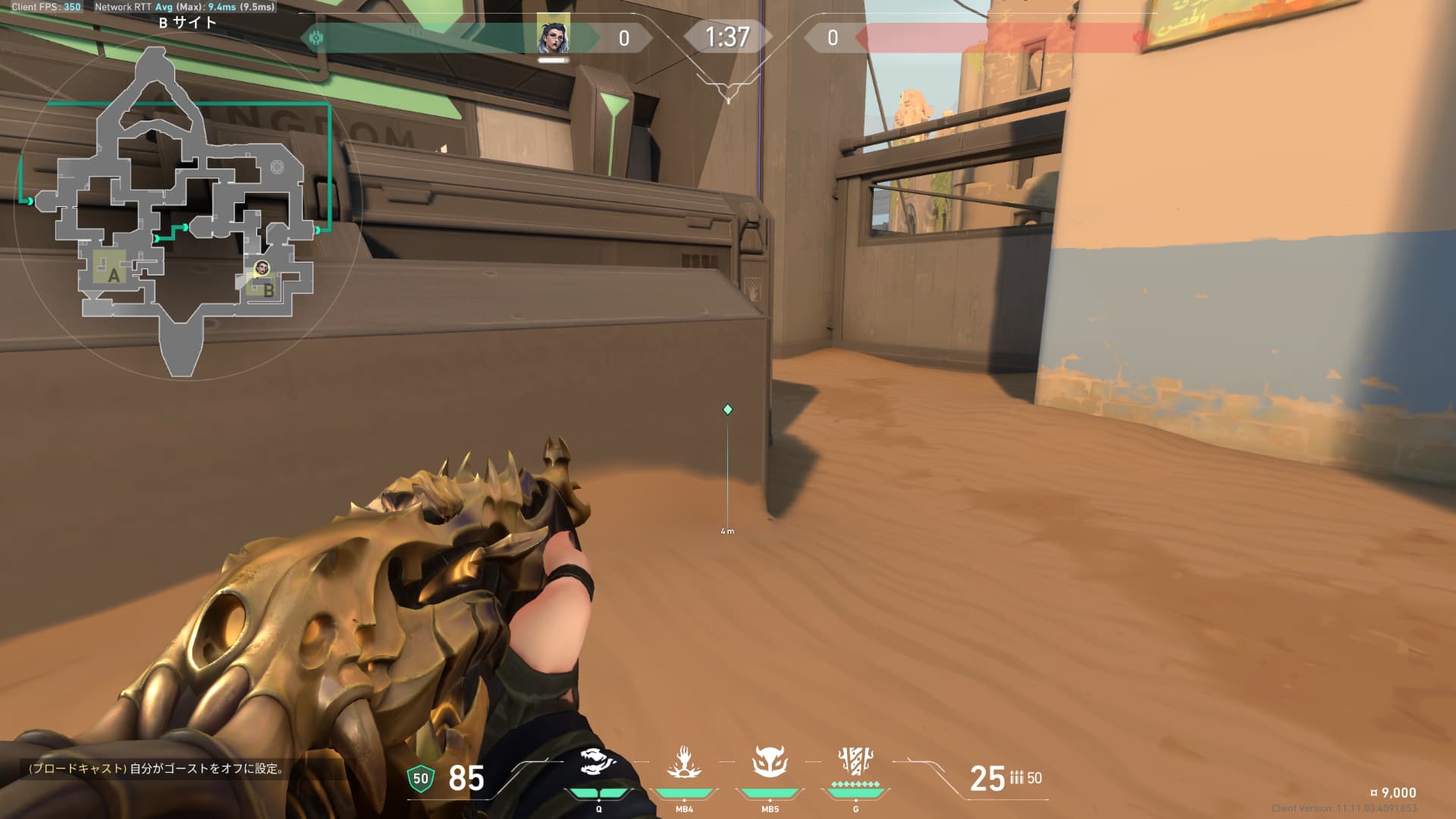The height and width of the screenshot is (819, 1456).
Task: Trigger the Nightfall ultimate ability icon
Action: tap(855, 763)
